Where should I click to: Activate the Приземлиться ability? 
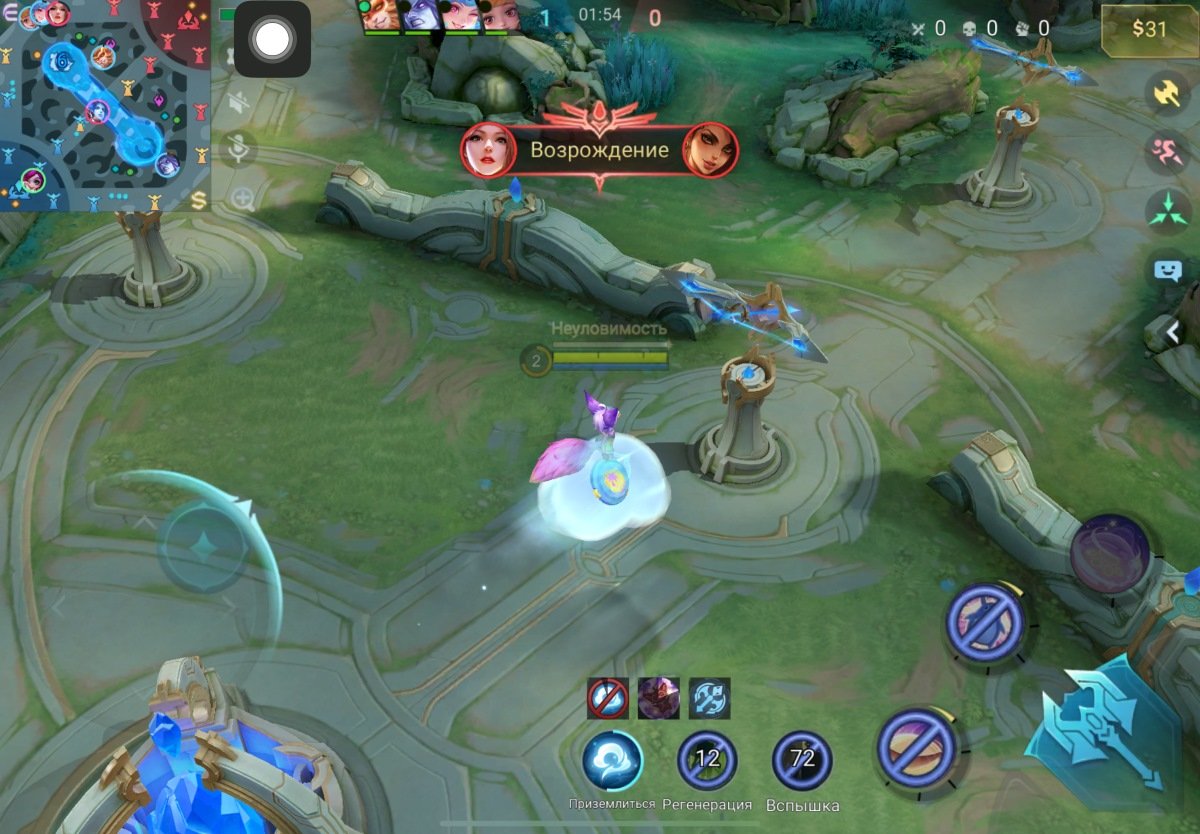612,761
